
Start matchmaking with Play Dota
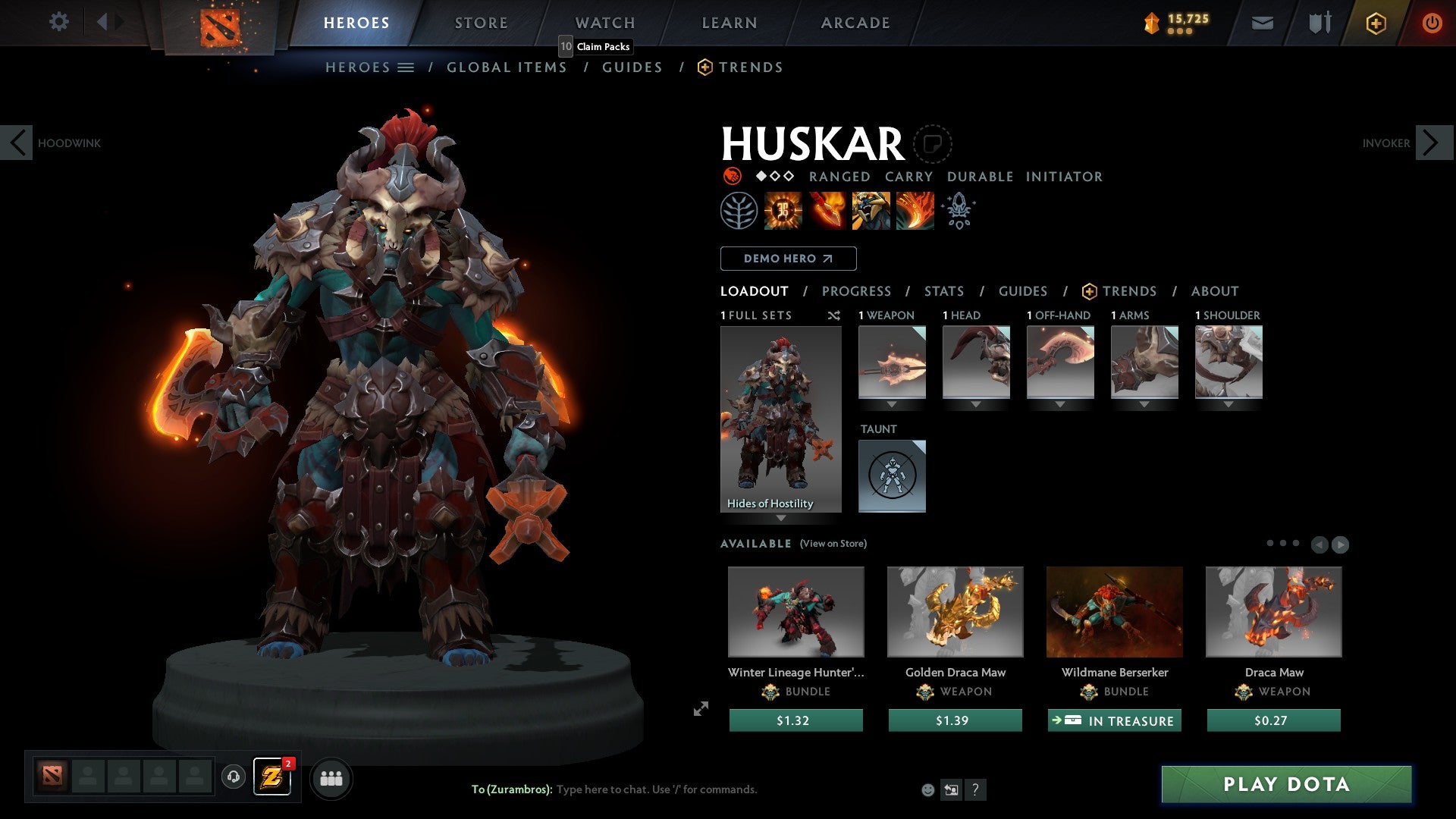point(1286,784)
